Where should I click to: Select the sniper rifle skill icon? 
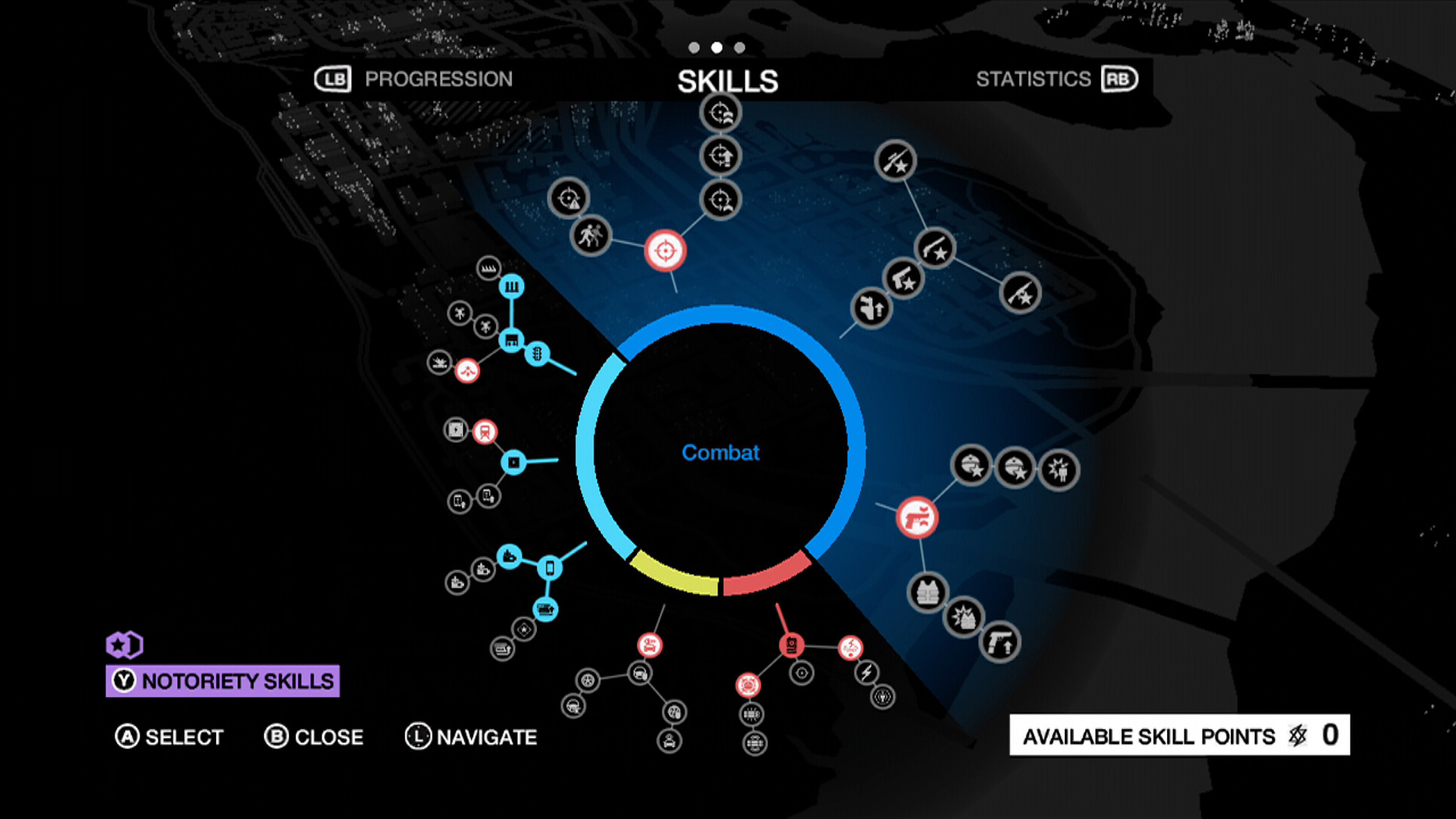coord(896,162)
